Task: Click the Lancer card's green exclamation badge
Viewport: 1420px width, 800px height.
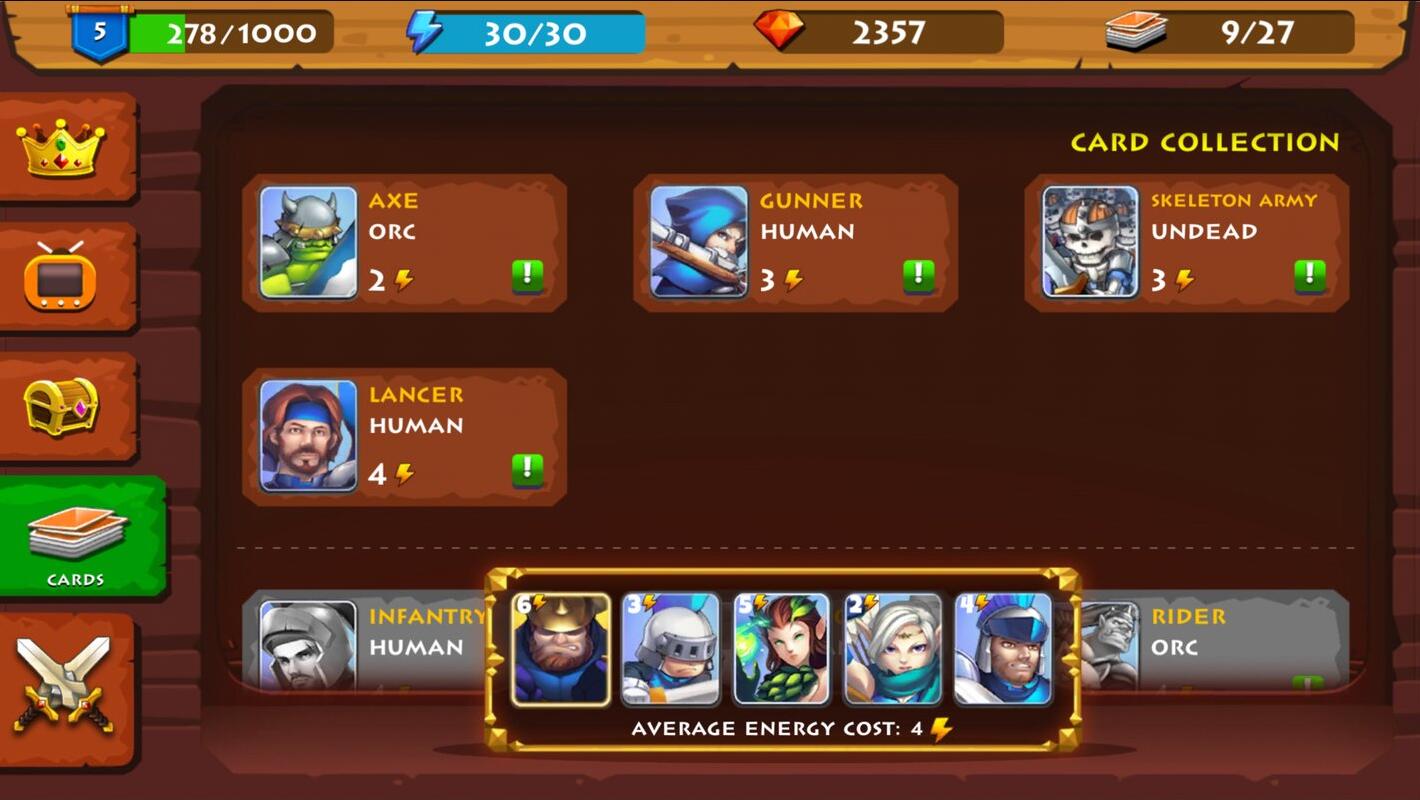Action: point(528,470)
